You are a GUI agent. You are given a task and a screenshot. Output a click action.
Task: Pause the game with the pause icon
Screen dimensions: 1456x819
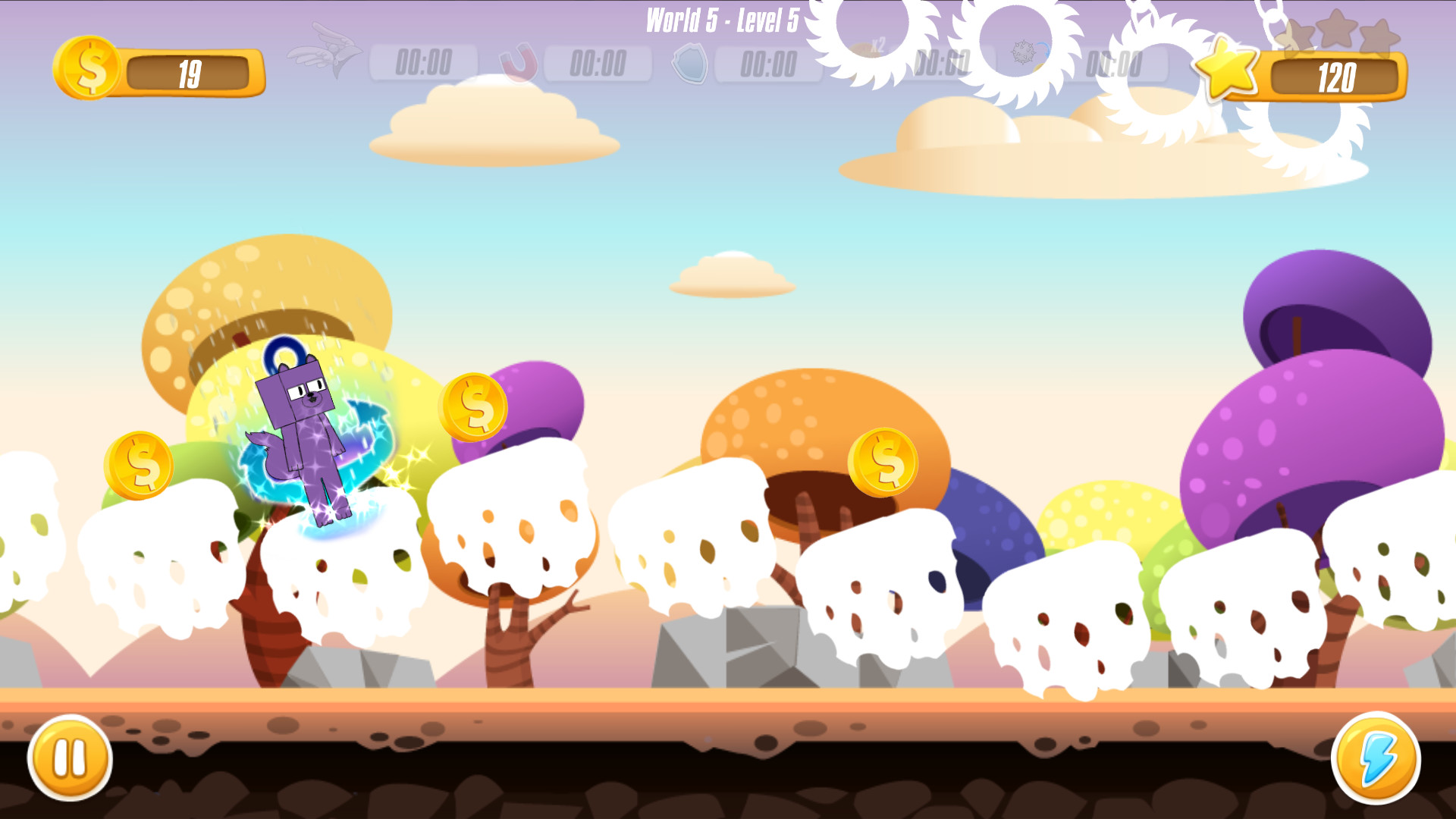pos(70,758)
